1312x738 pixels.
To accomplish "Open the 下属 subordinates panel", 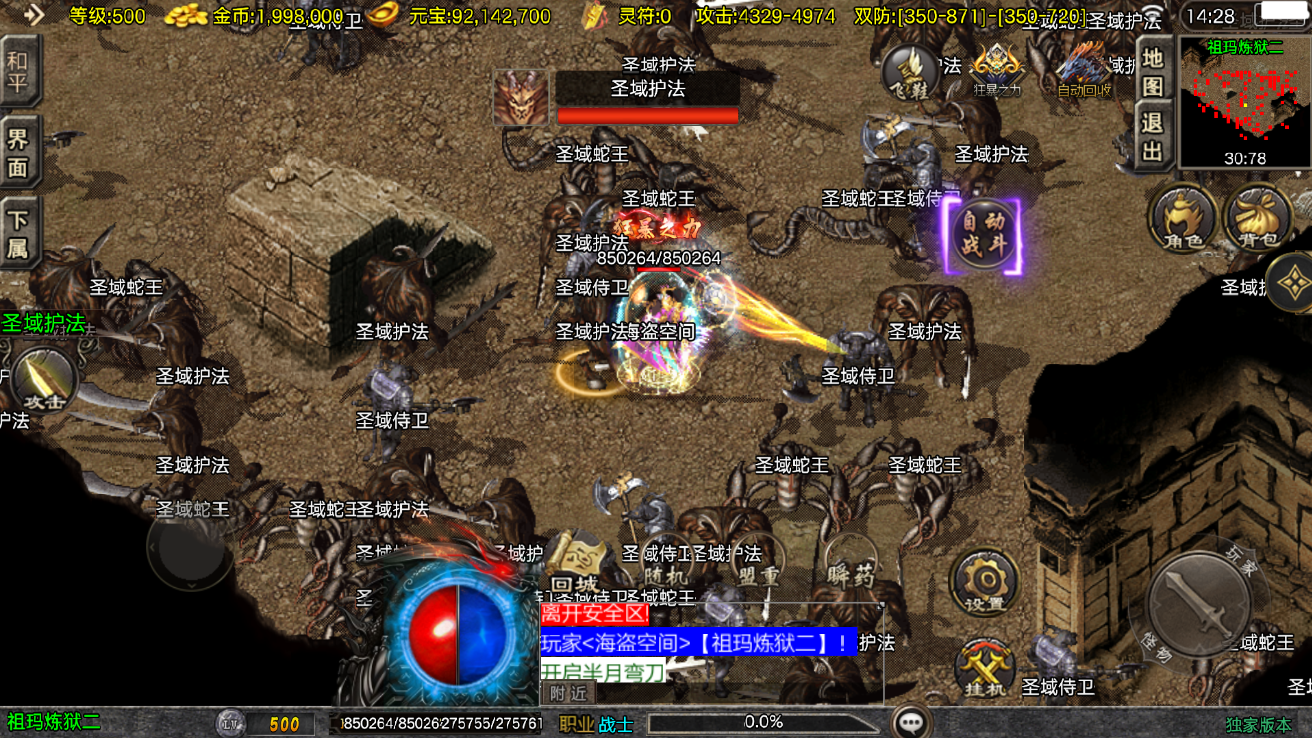I will click(x=18, y=234).
